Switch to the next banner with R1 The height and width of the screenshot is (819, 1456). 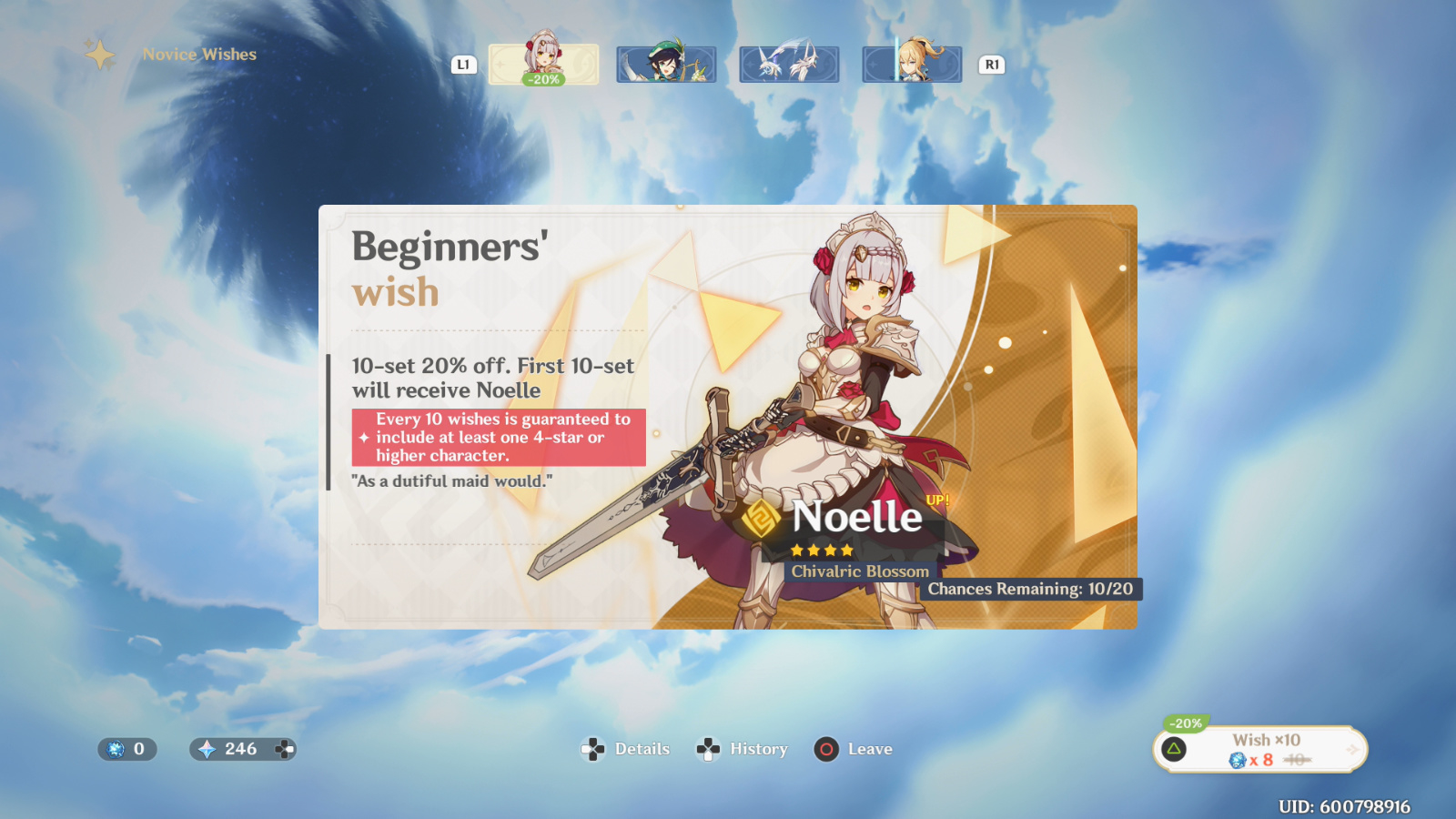coord(991,64)
